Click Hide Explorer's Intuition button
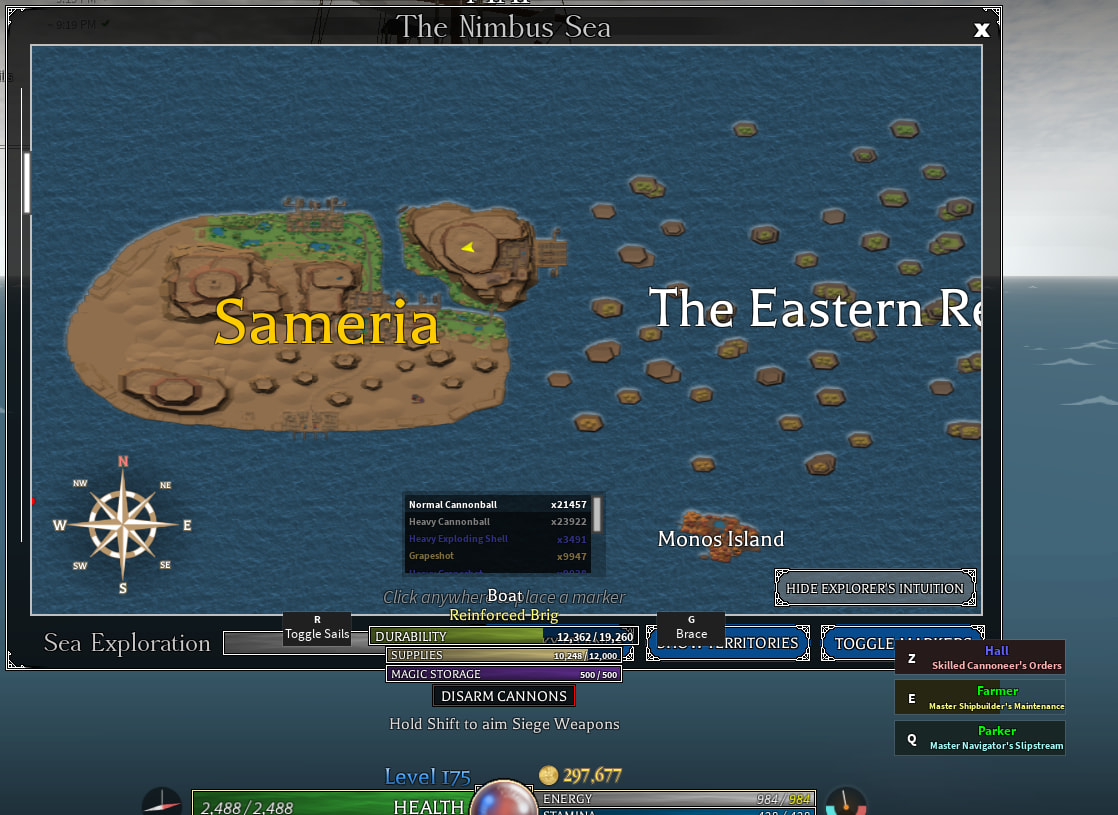Image resolution: width=1118 pixels, height=815 pixels. click(875, 588)
